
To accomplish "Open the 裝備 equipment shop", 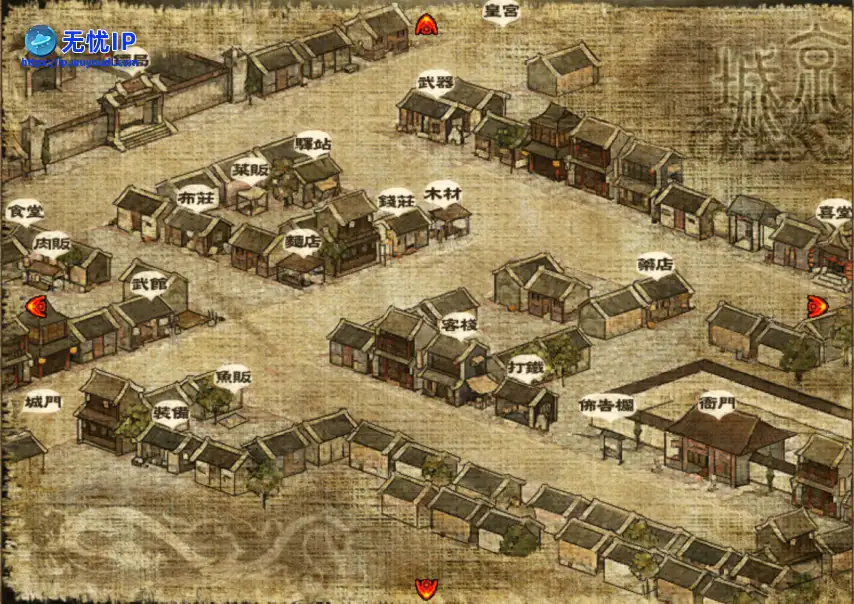I will (170, 412).
